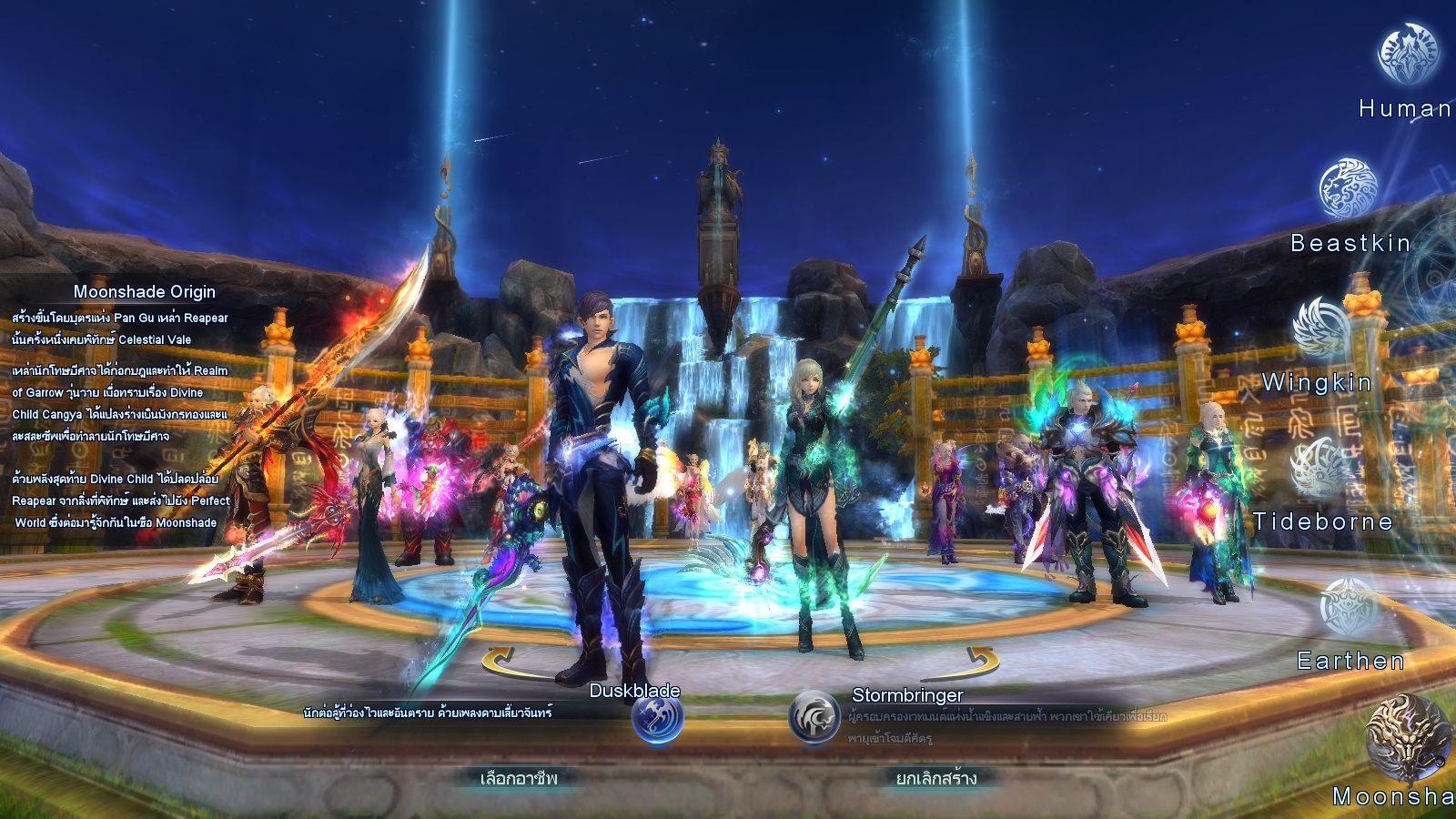Choose the Beastkin race emblem
1456x819 pixels.
(1349, 189)
